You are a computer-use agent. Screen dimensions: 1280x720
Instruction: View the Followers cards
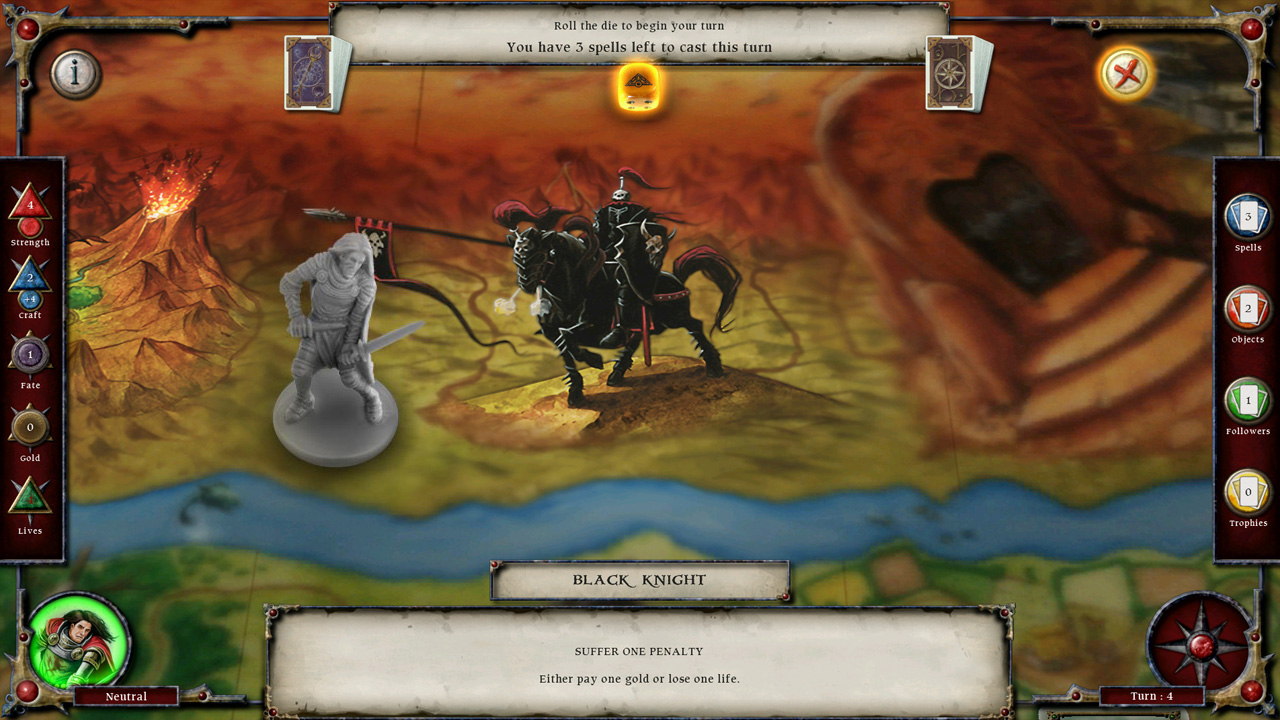tap(1247, 401)
